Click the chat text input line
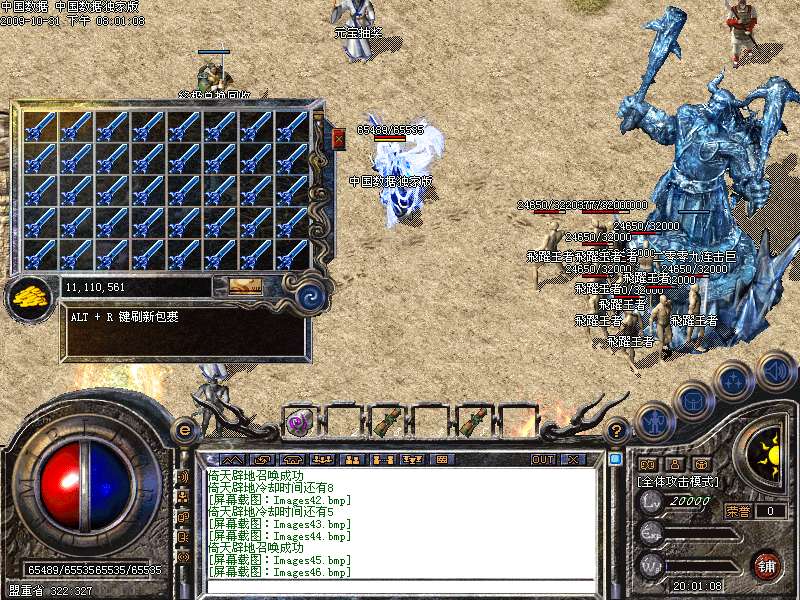Viewport: 800px width, 600px height. point(400,587)
